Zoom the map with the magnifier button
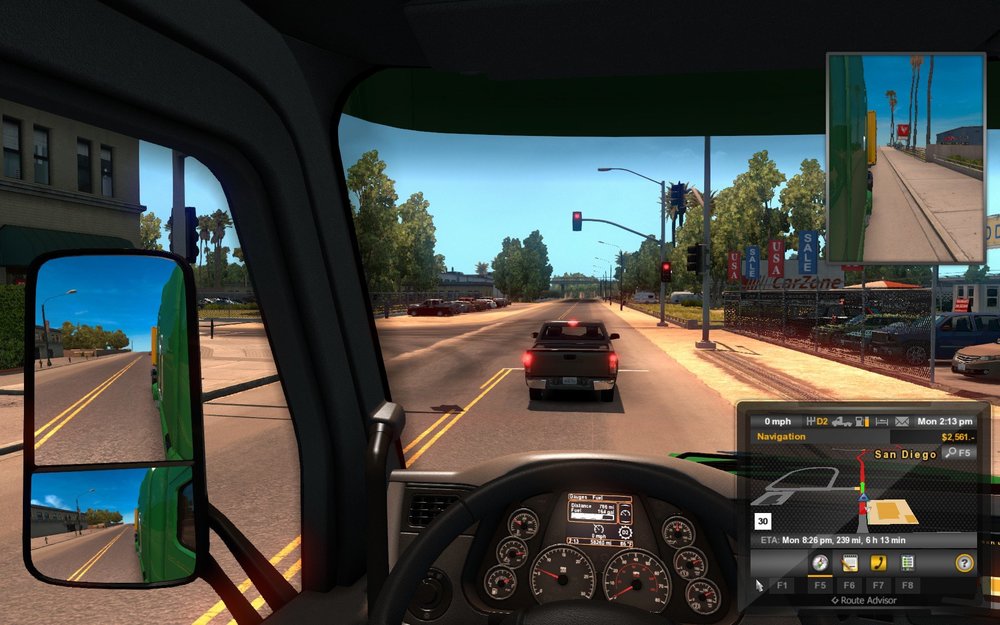This screenshot has width=1000, height=625. (x=952, y=453)
